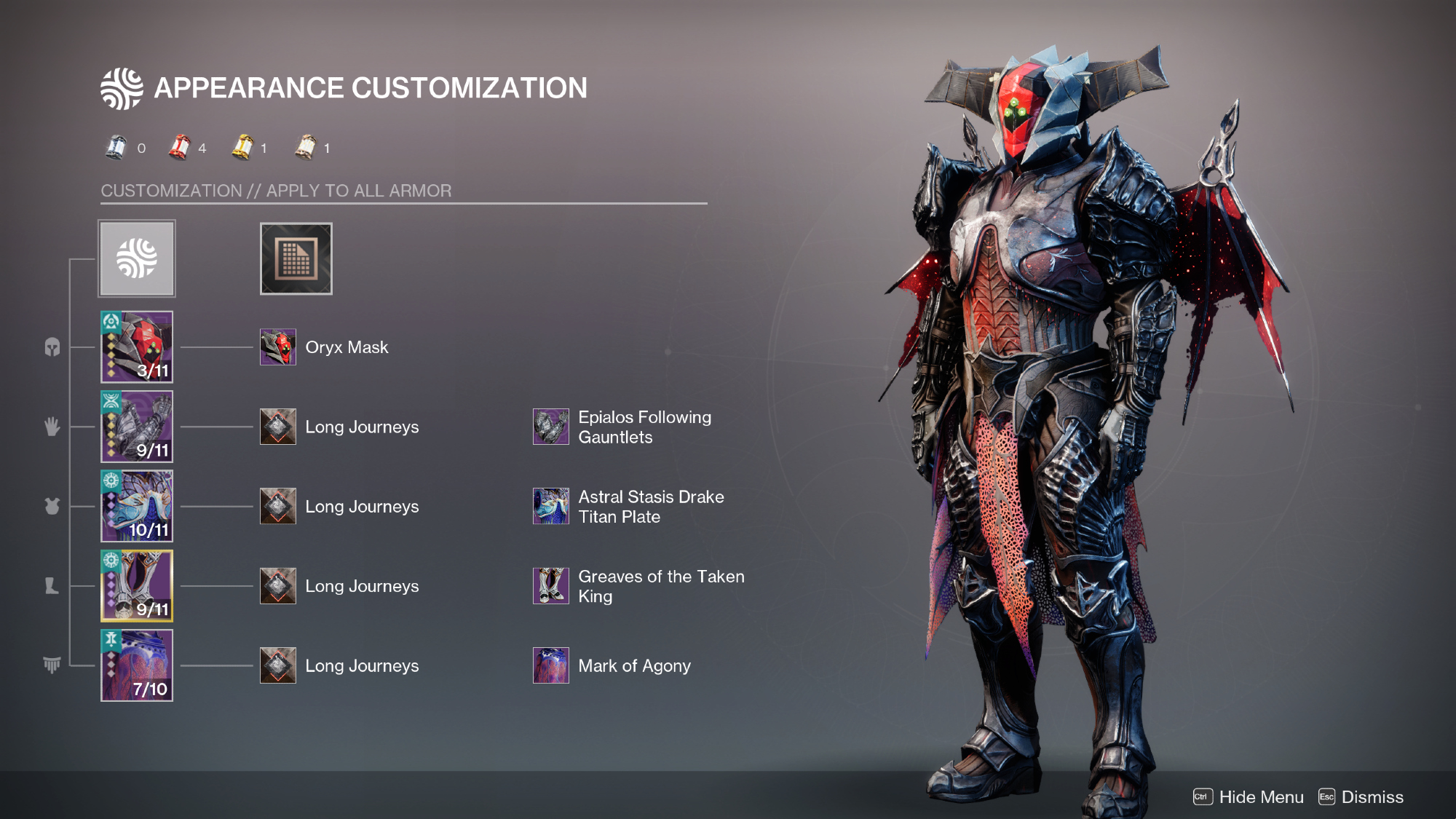Open the chest armor slot showing 10/11
The height and width of the screenshot is (819, 1456).
pos(137,506)
